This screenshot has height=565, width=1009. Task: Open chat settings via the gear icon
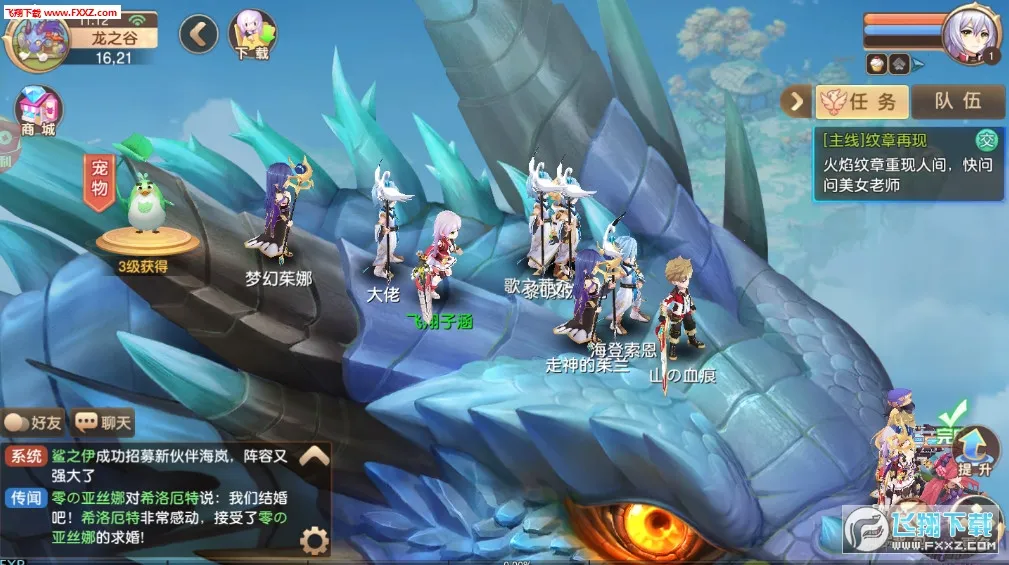[x=314, y=541]
